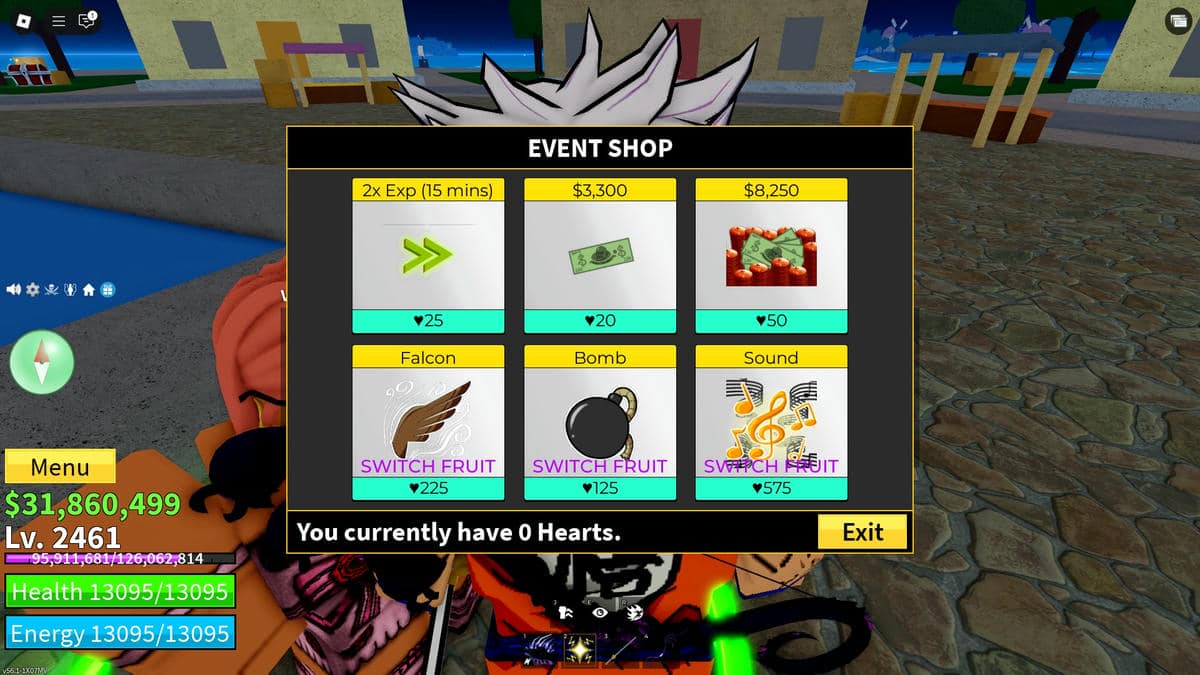The height and width of the screenshot is (675, 1200).
Task: Select the Sound switch fruit
Action: point(771,423)
